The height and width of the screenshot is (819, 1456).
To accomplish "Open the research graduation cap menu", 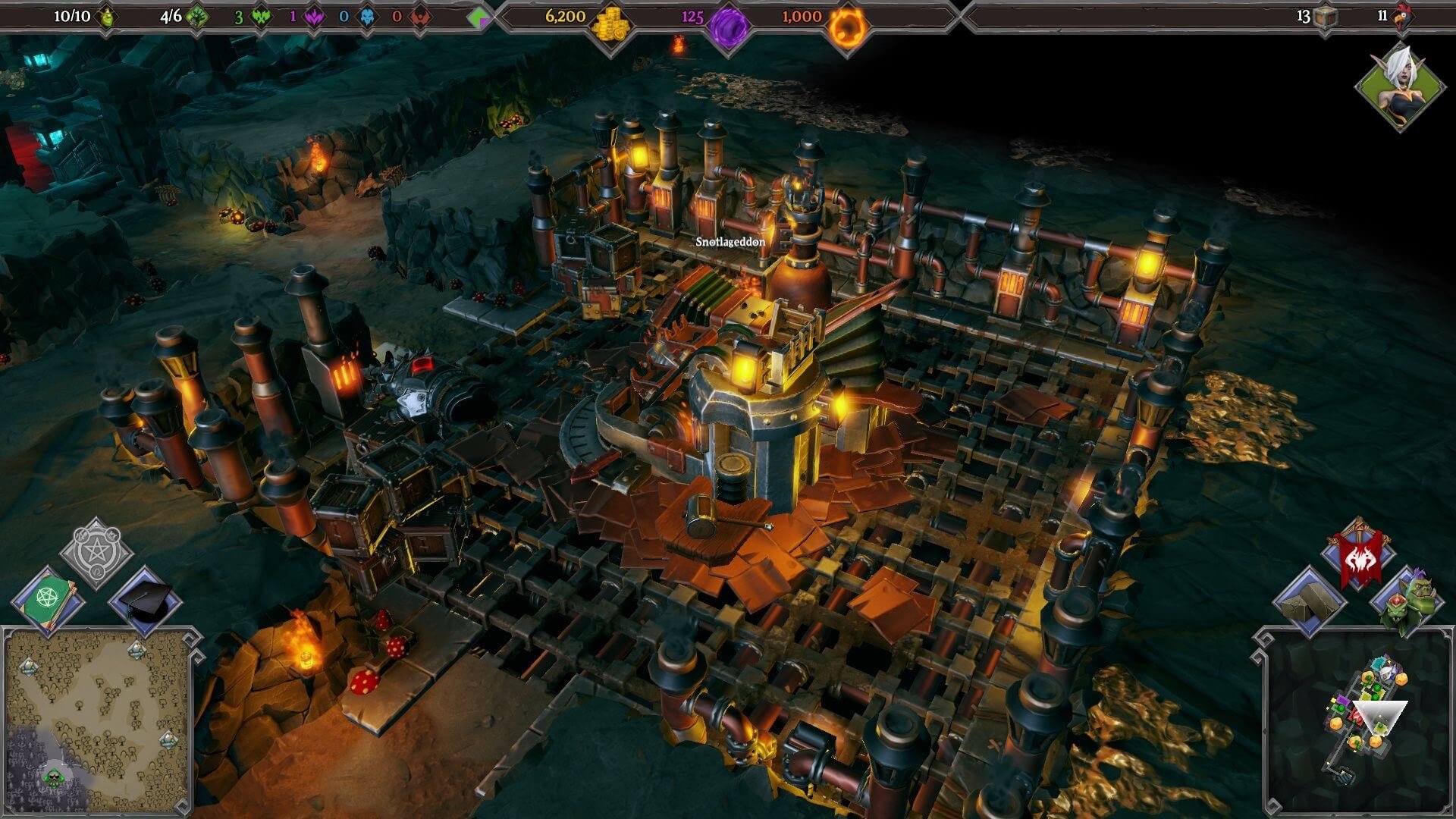I will coord(146,600).
